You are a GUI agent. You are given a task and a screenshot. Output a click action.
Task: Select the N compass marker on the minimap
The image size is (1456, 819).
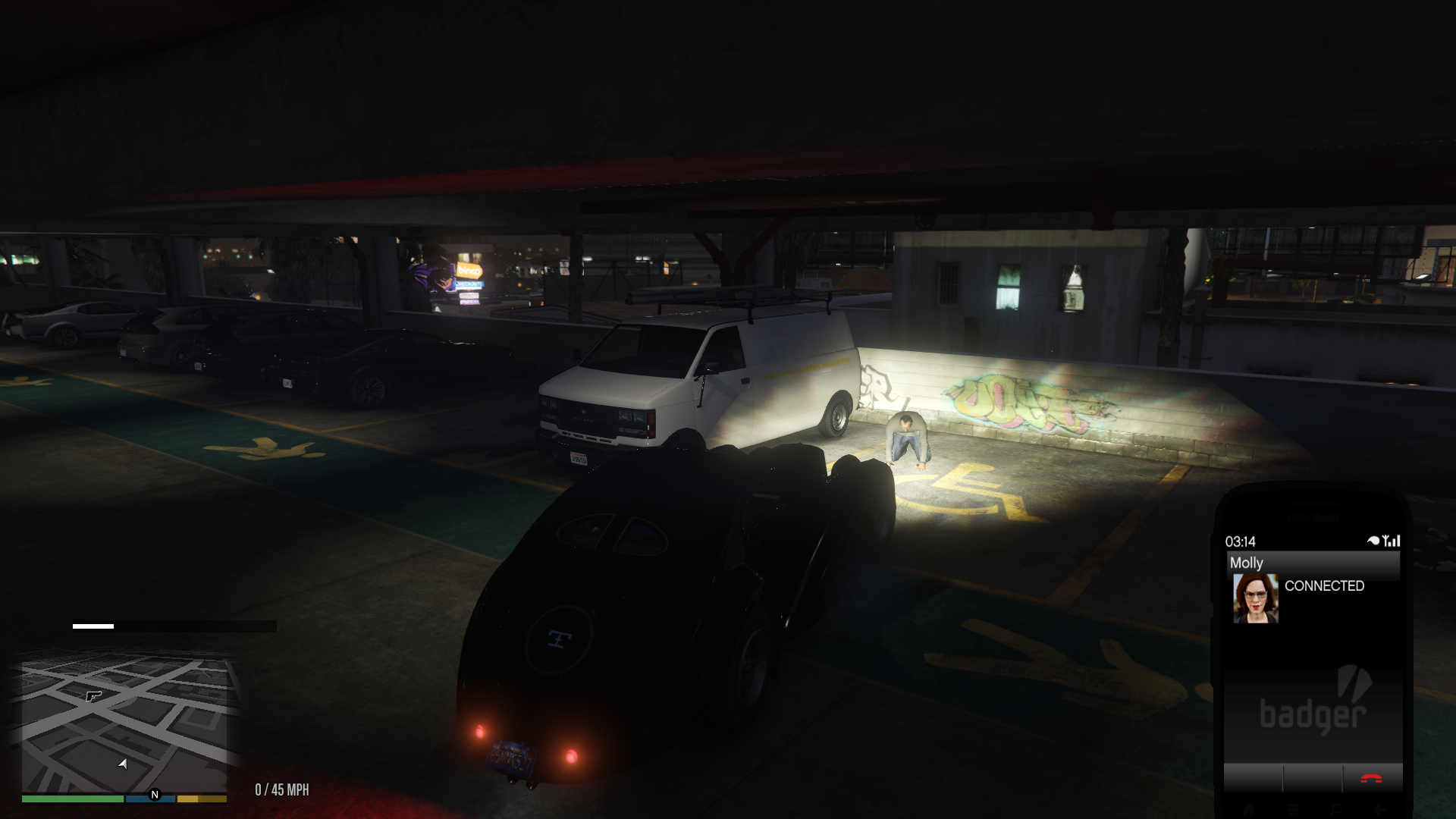pyautogui.click(x=155, y=795)
